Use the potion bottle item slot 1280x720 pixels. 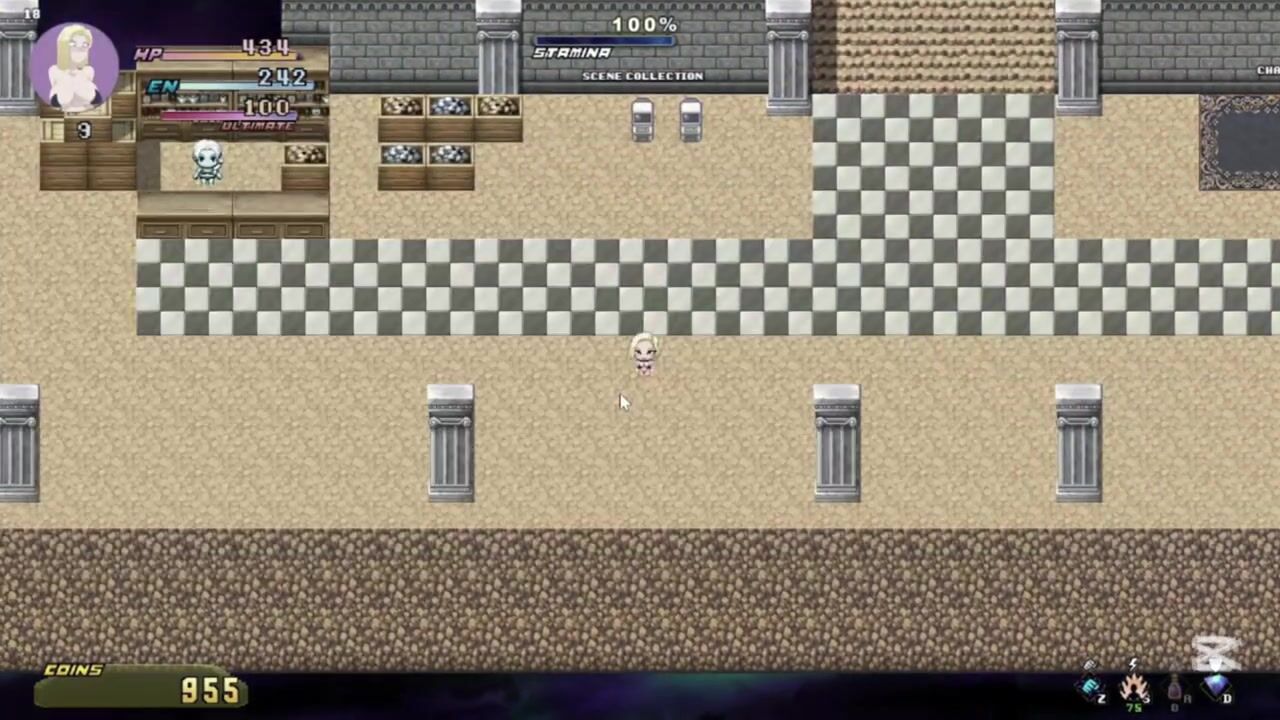1175,689
